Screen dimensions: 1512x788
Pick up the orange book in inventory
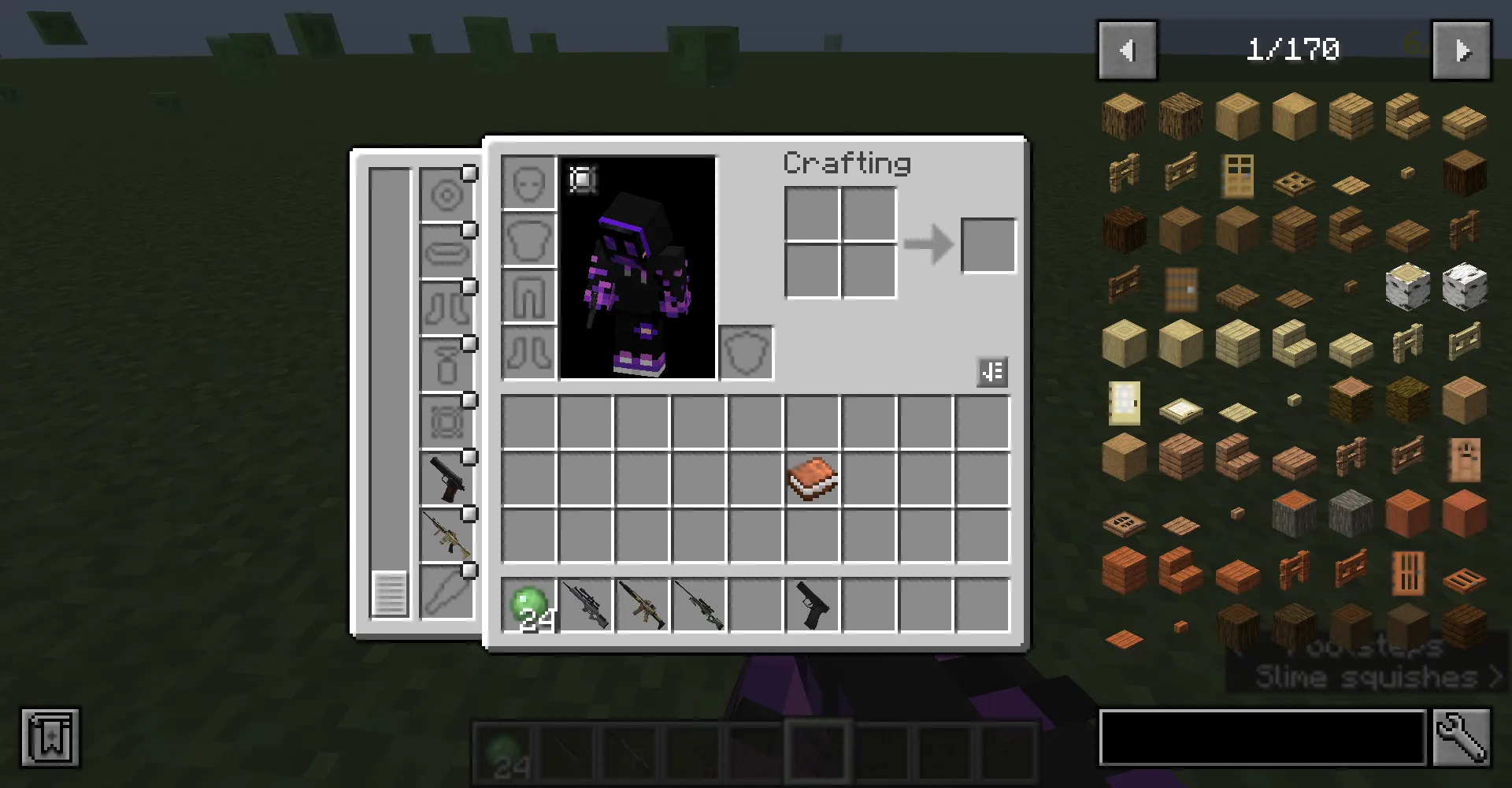813,478
